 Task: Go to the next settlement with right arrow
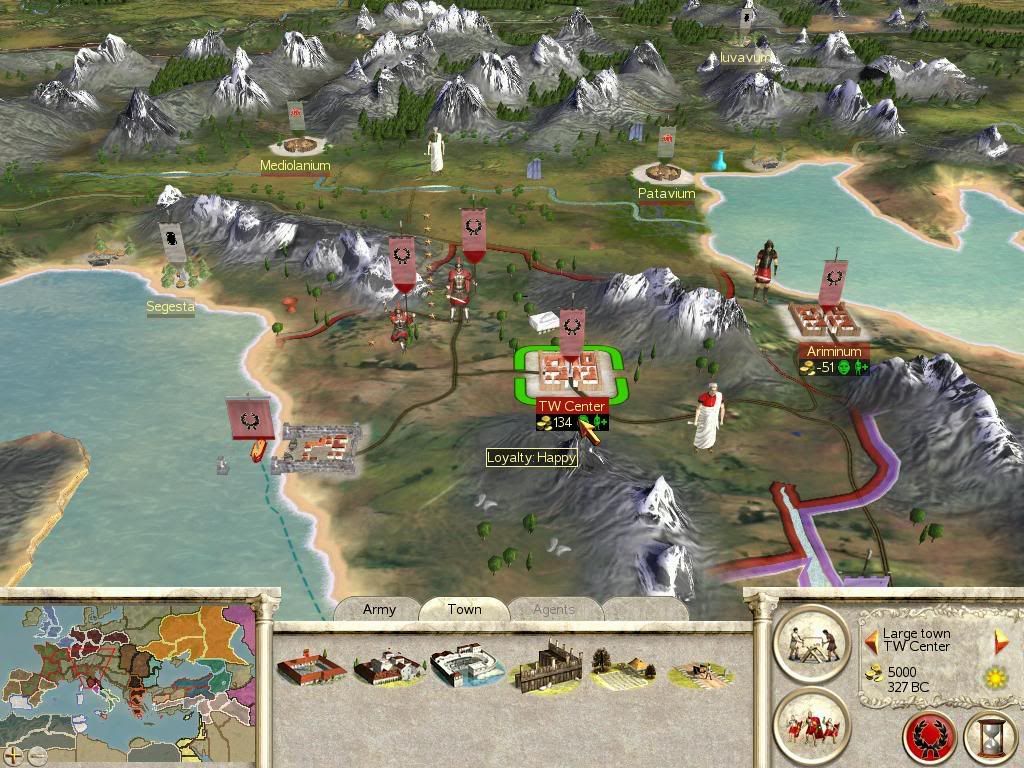tap(1001, 642)
